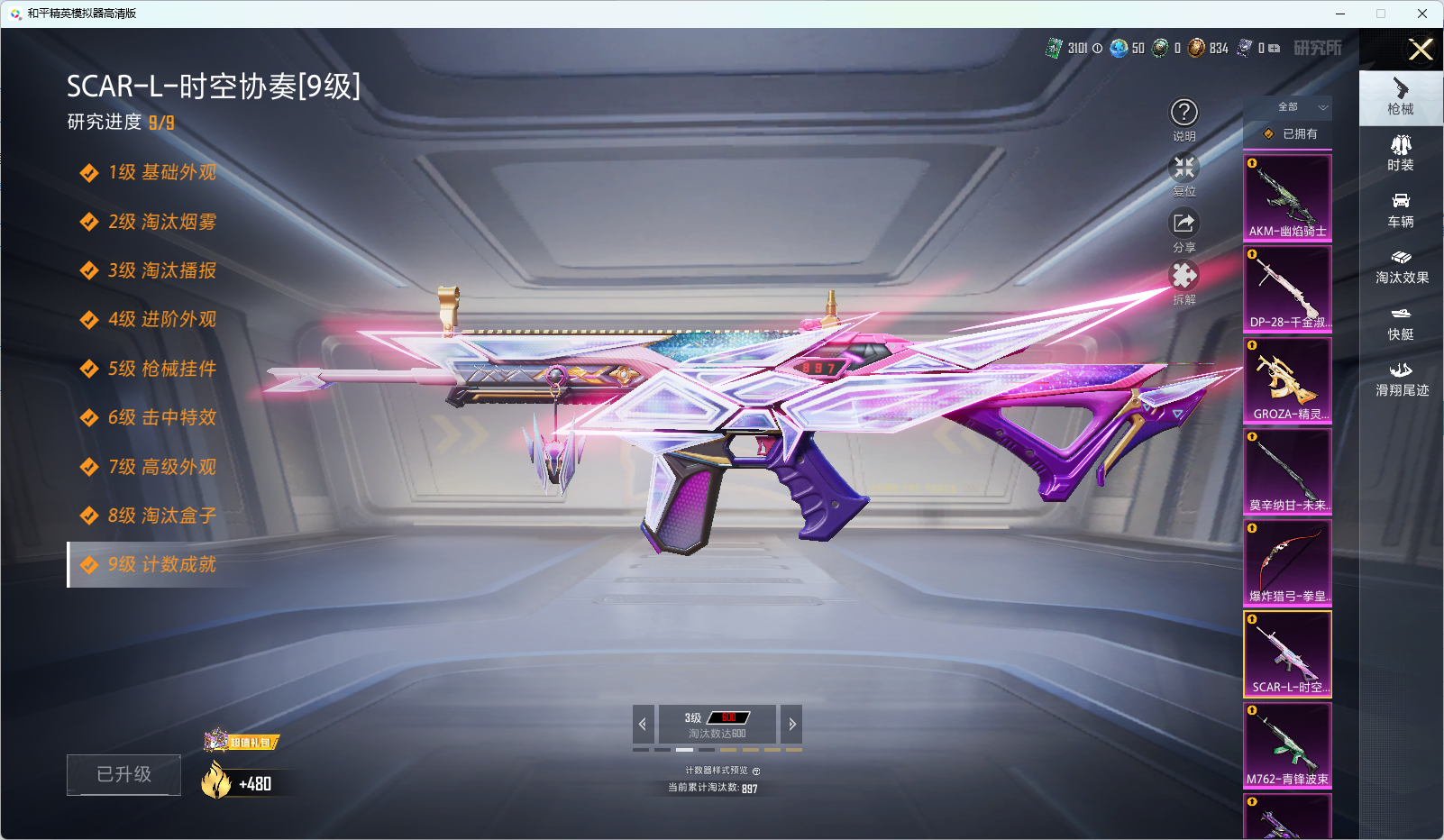Image resolution: width=1444 pixels, height=840 pixels.
Task: Switch to the 枪械 category tab
Action: (x=1401, y=97)
